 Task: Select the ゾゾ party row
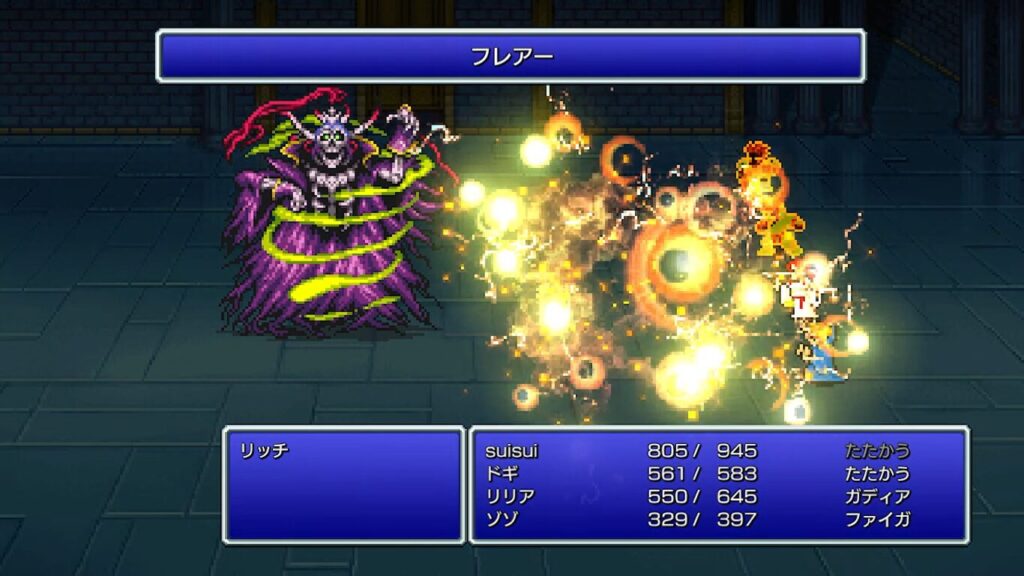[498, 520]
